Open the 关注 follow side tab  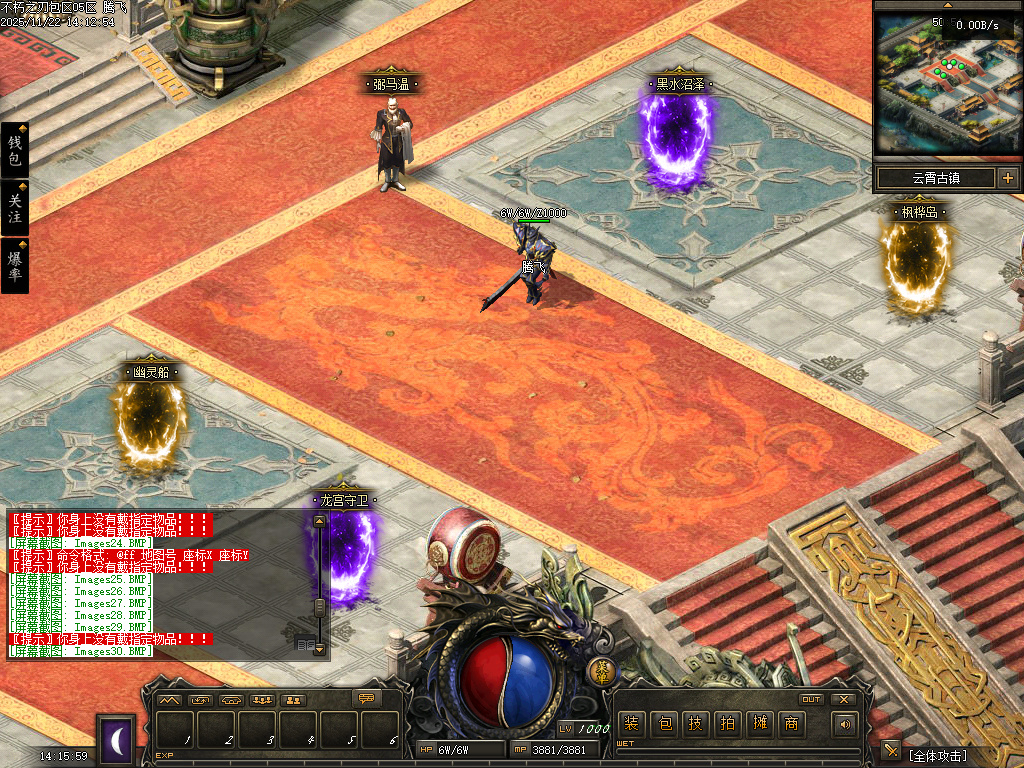point(14,207)
